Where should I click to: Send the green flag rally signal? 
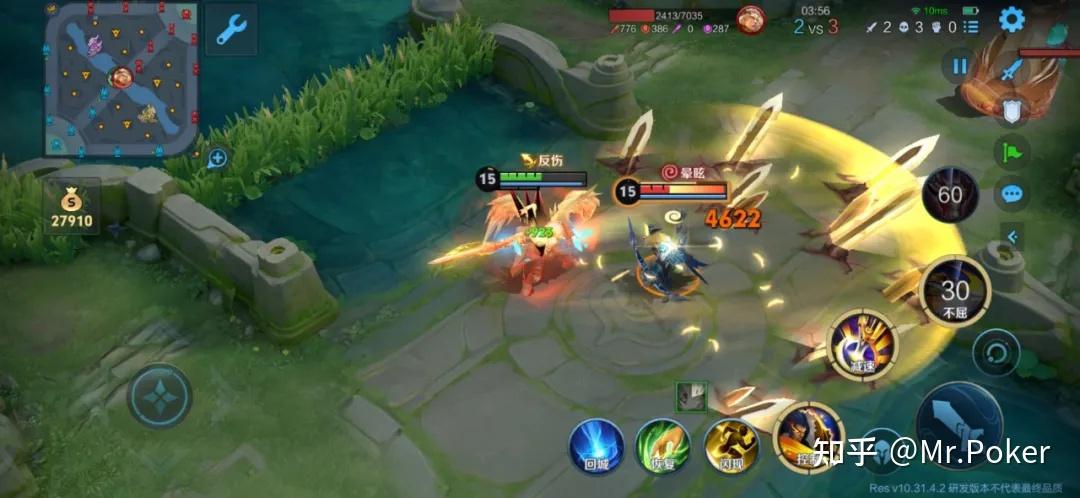point(1012,152)
